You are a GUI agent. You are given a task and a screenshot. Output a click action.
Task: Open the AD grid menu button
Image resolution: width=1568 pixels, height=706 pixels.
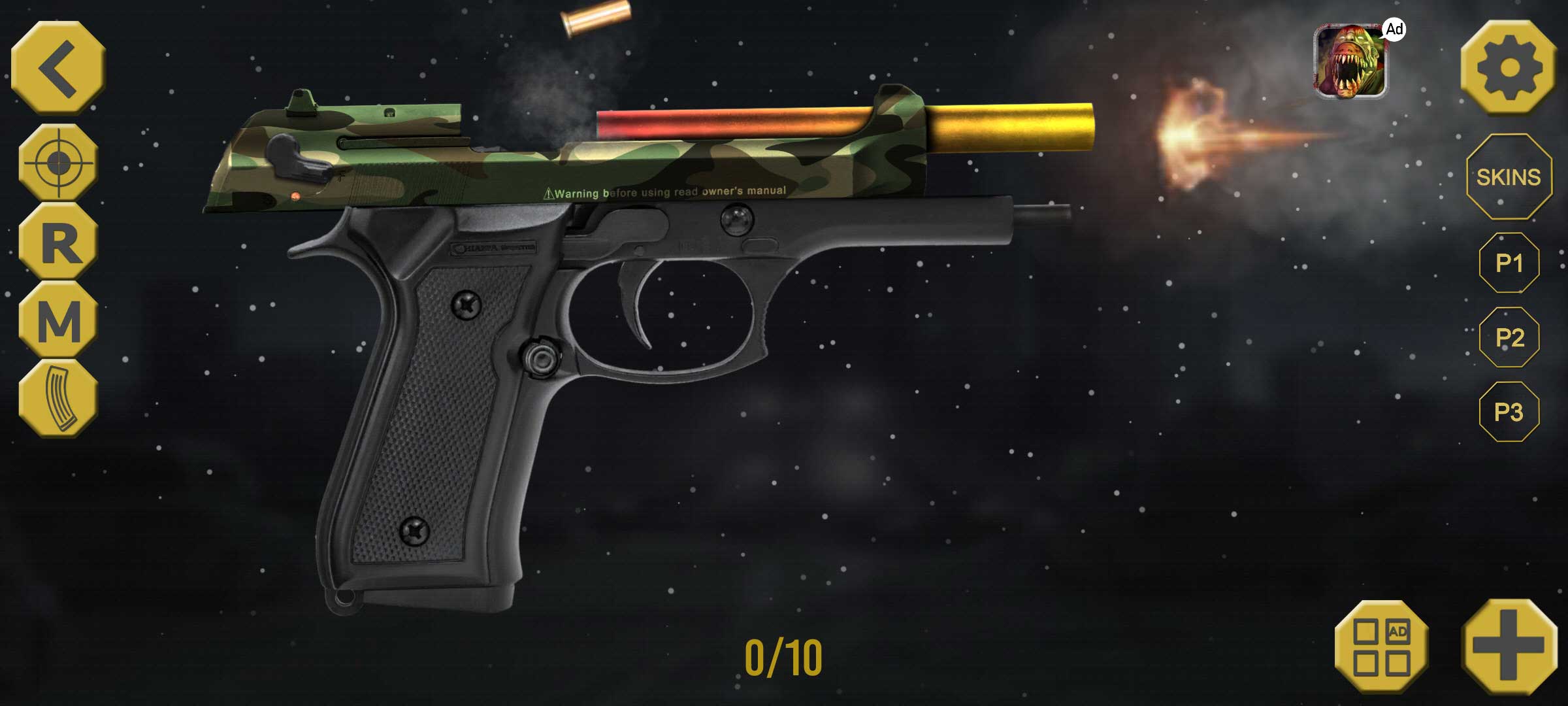point(1381,647)
